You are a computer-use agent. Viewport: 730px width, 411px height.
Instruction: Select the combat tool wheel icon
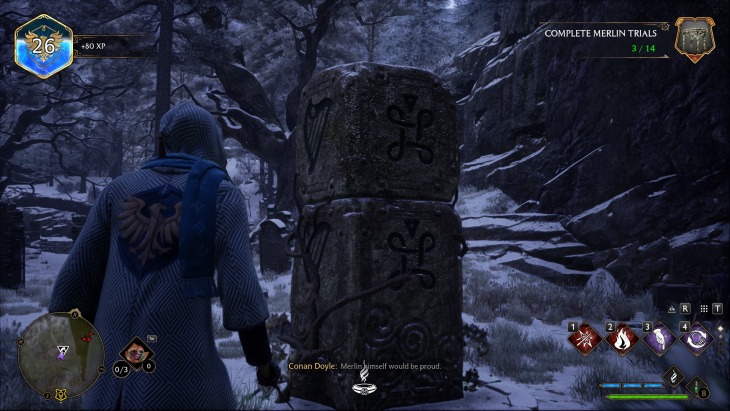click(x=135, y=351)
